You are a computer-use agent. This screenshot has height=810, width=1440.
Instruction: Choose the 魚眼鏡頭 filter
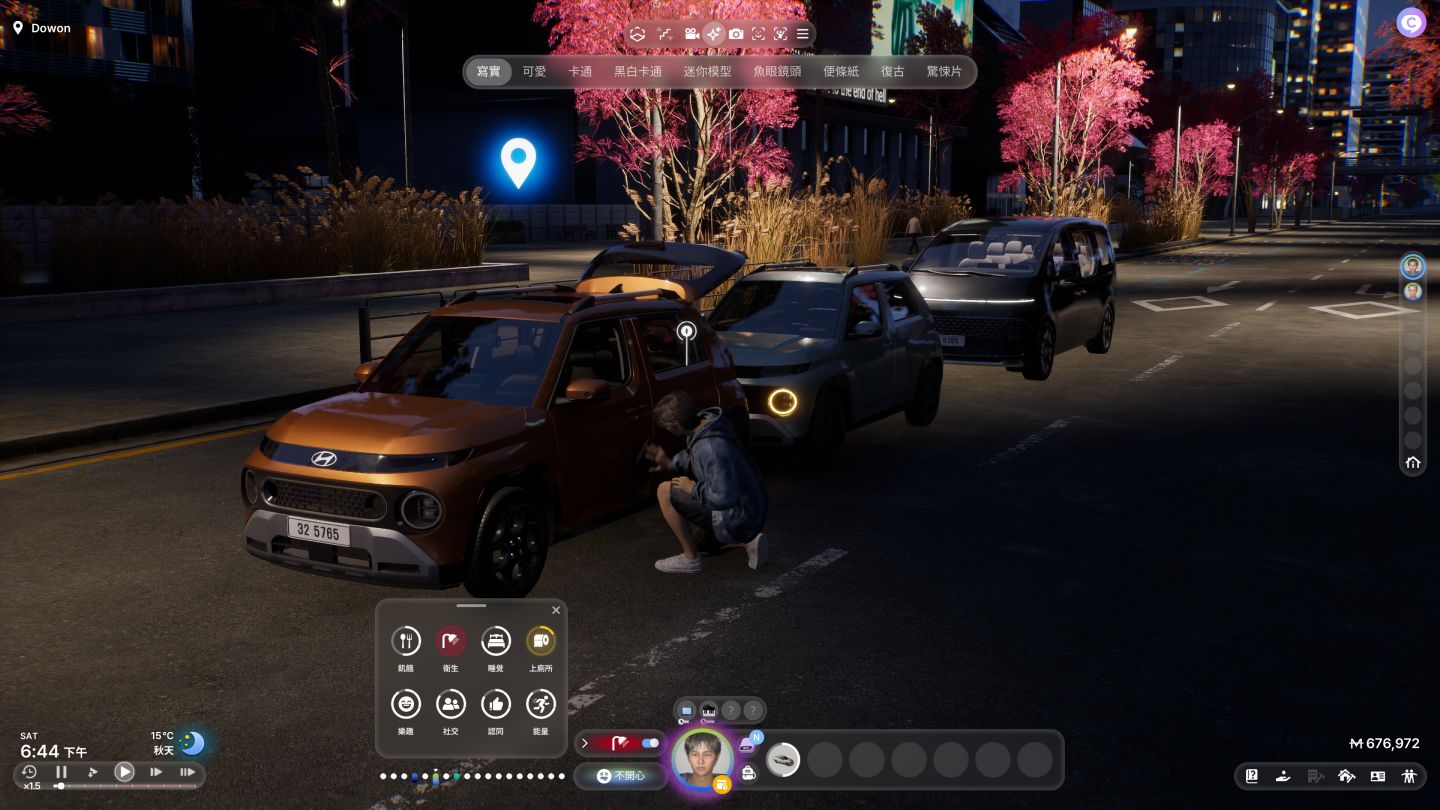click(x=777, y=72)
